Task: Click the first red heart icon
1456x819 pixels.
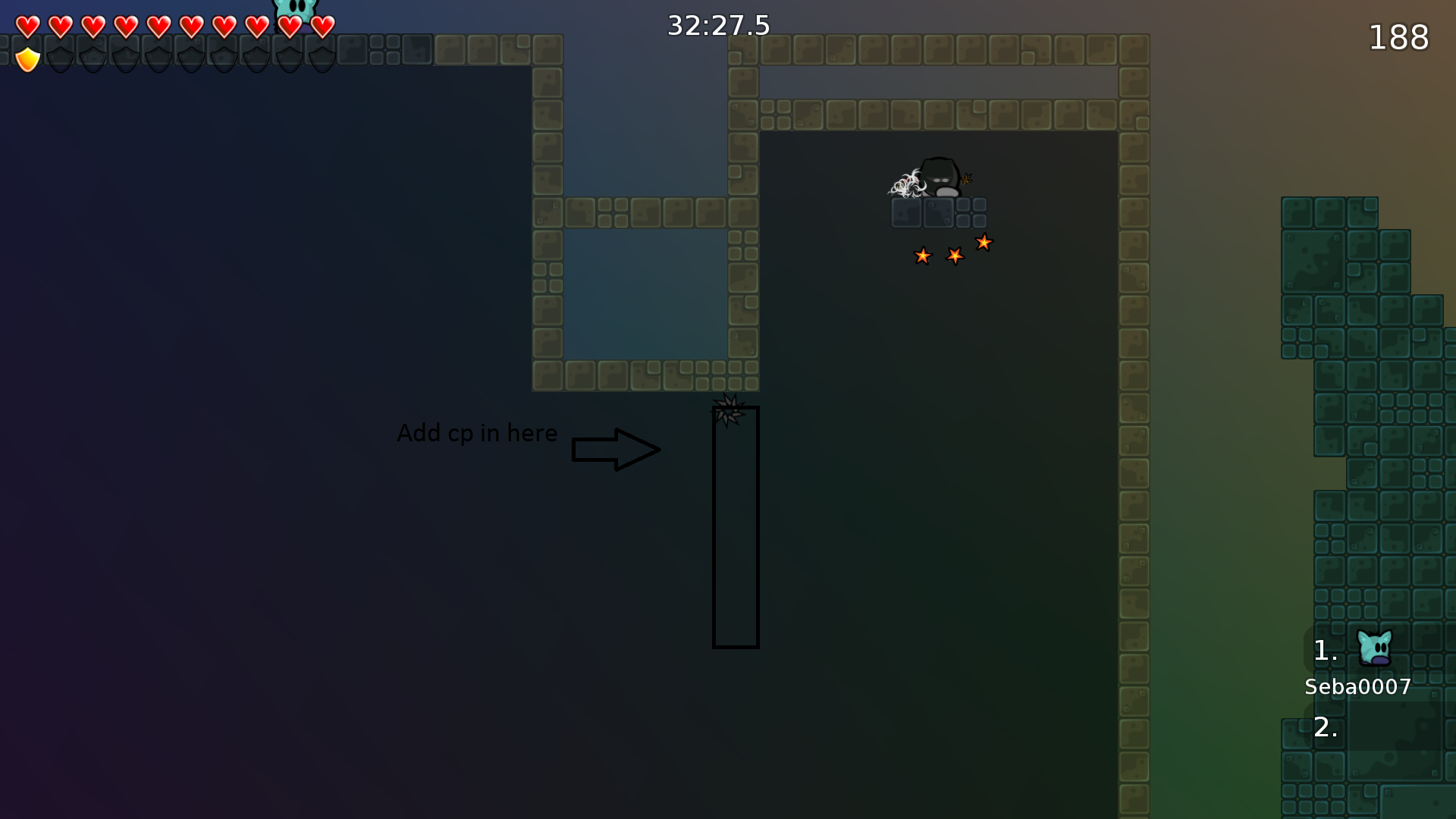Action: point(27,25)
